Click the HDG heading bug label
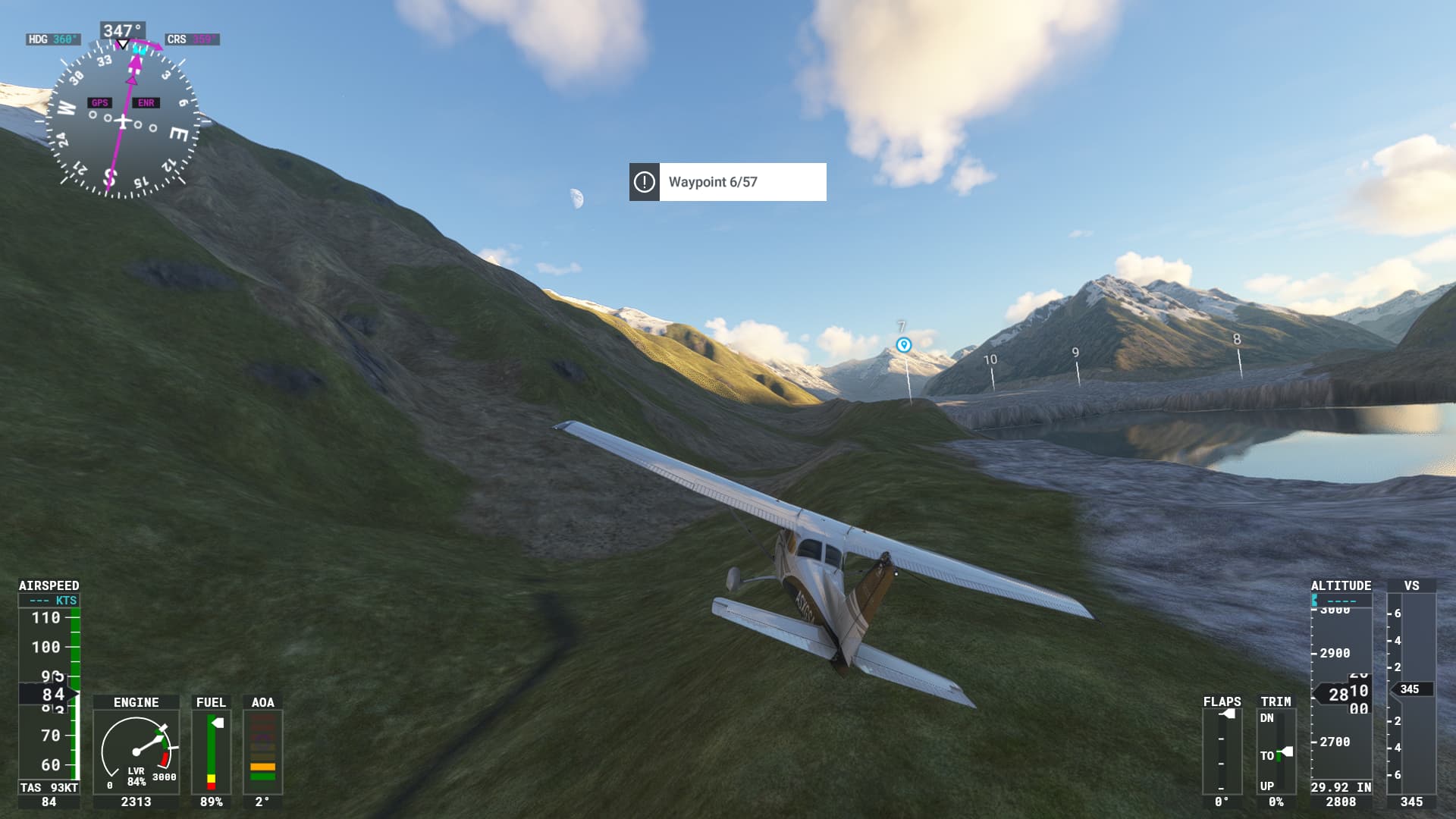 pos(52,39)
